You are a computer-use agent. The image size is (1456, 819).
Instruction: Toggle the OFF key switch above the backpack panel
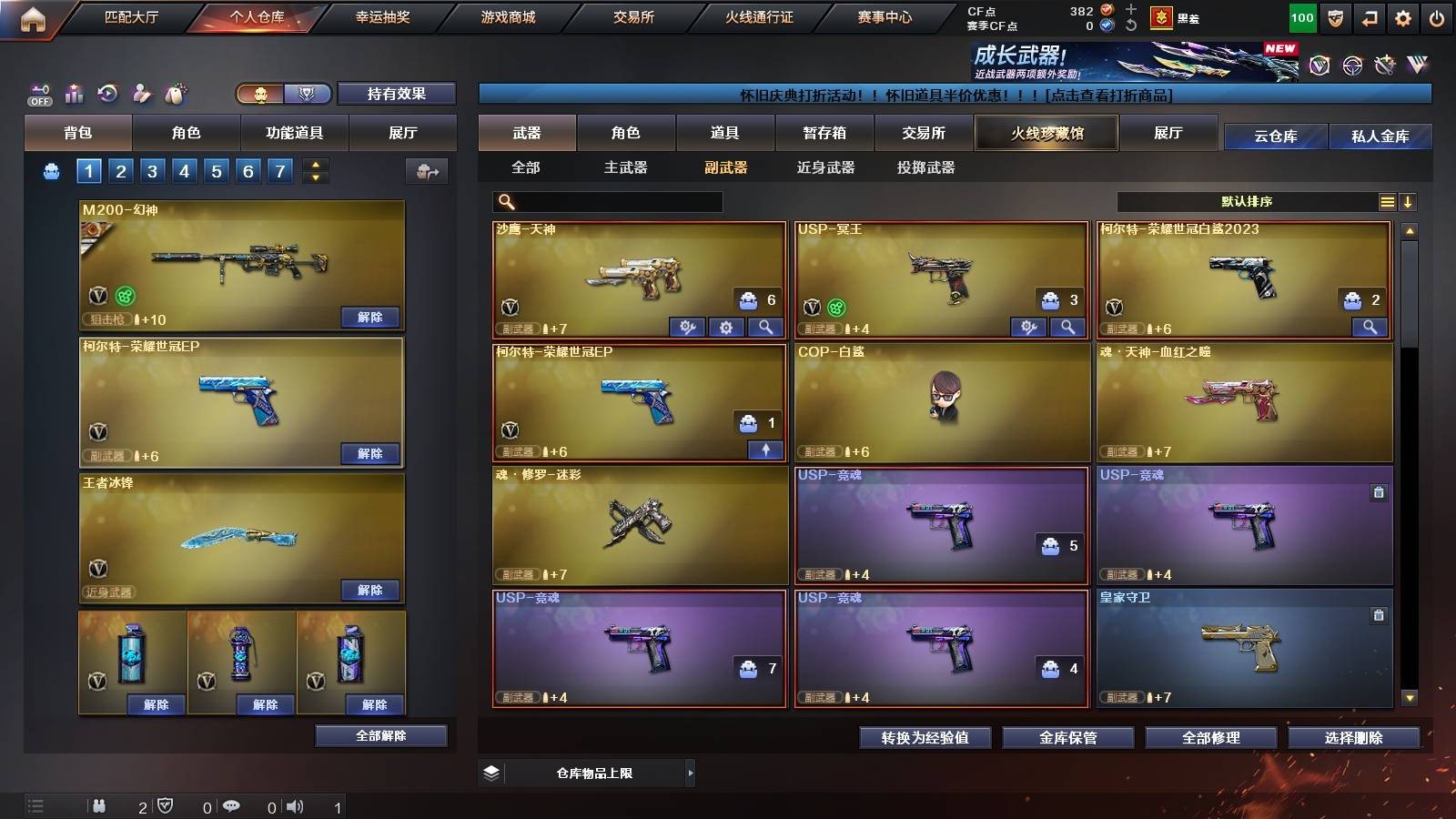[38, 94]
